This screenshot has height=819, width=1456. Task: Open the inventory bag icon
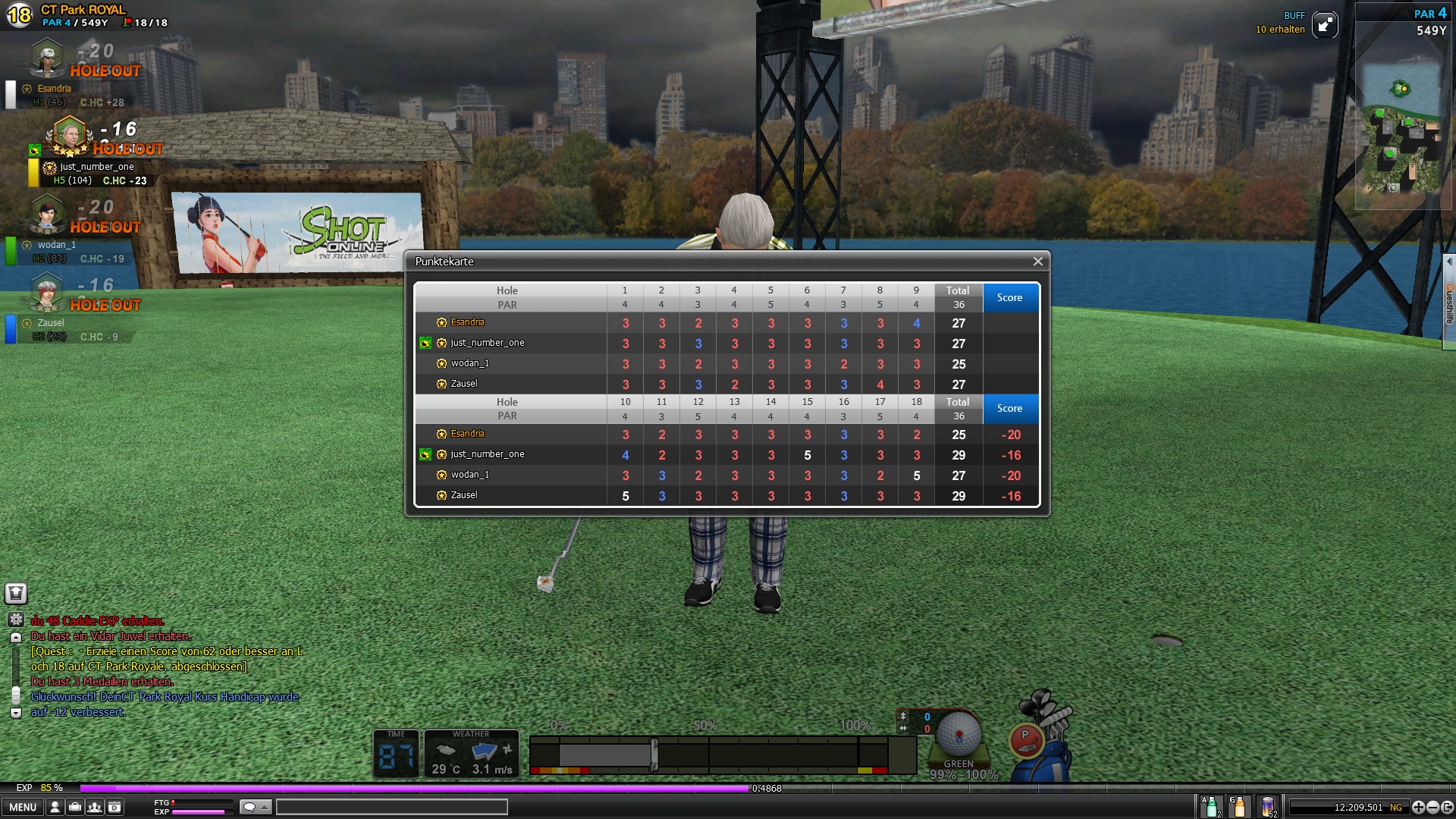pos(74,807)
